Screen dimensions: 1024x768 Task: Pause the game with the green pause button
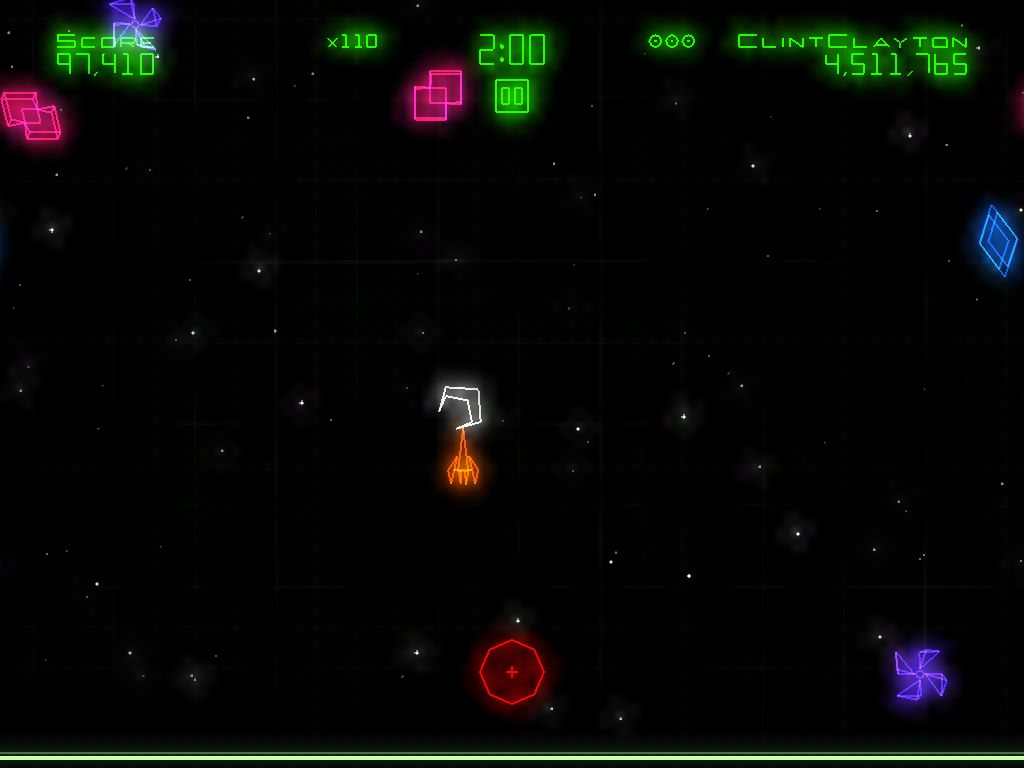(512, 96)
